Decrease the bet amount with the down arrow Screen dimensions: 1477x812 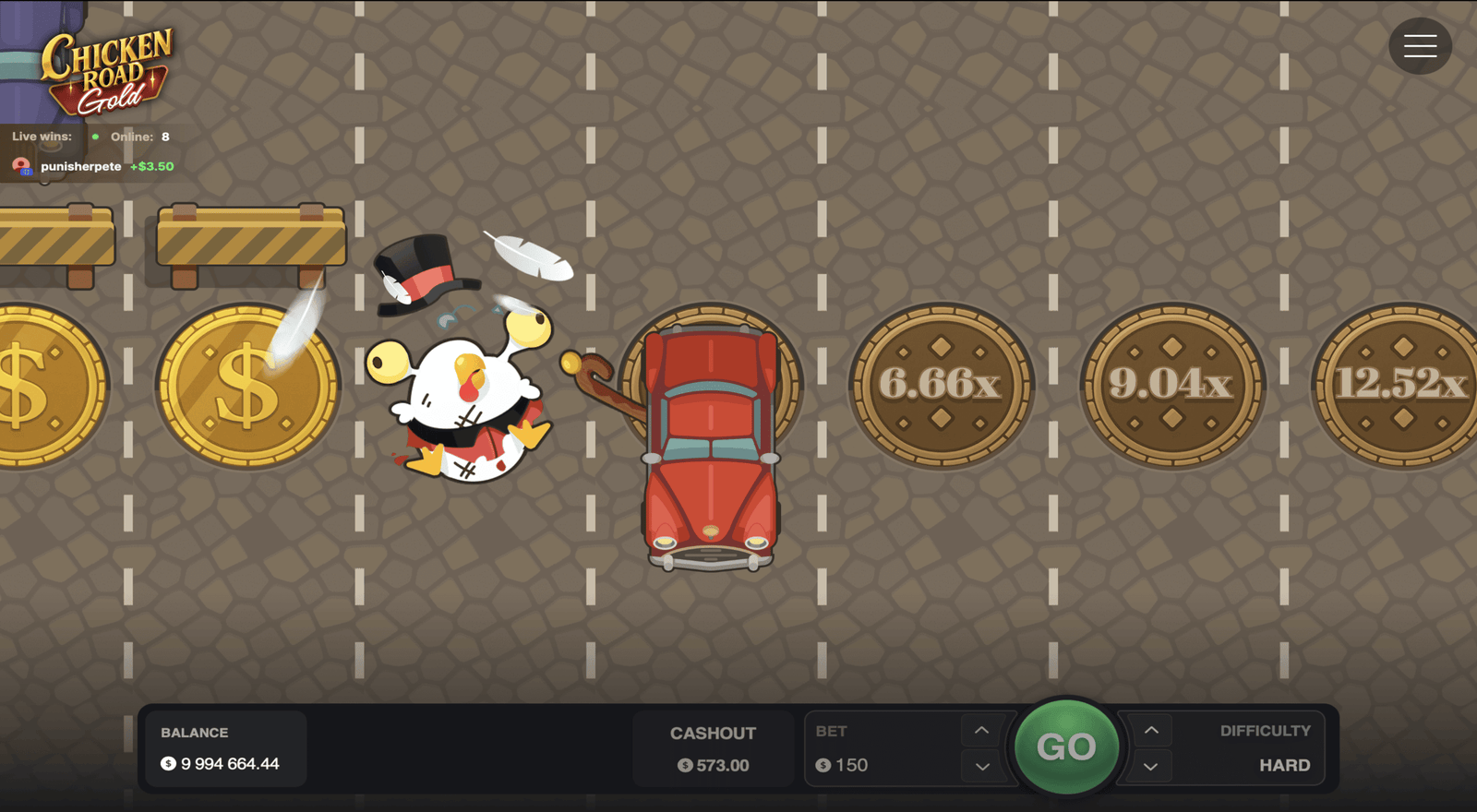pos(981,765)
